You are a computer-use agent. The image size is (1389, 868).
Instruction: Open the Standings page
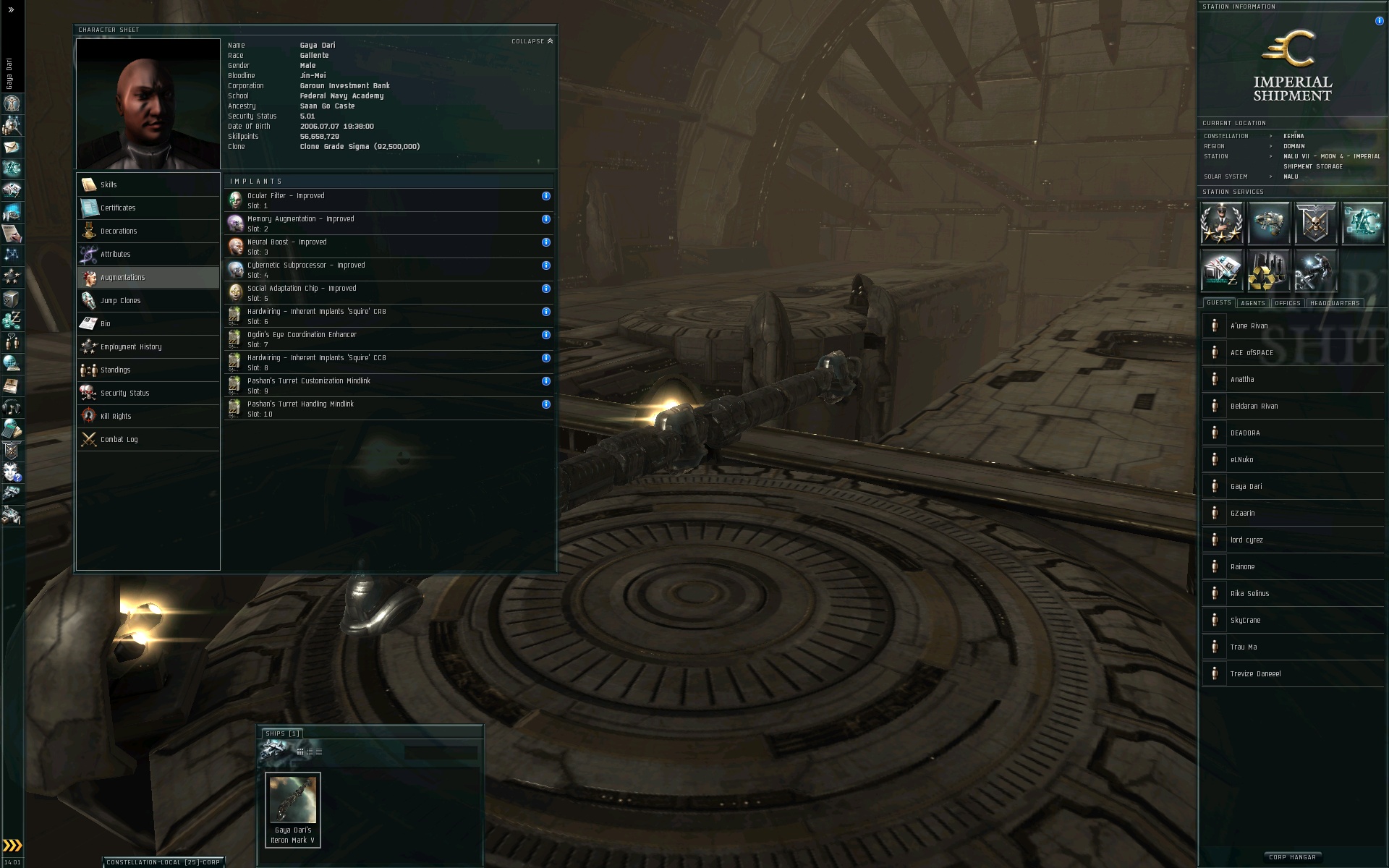coord(116,370)
